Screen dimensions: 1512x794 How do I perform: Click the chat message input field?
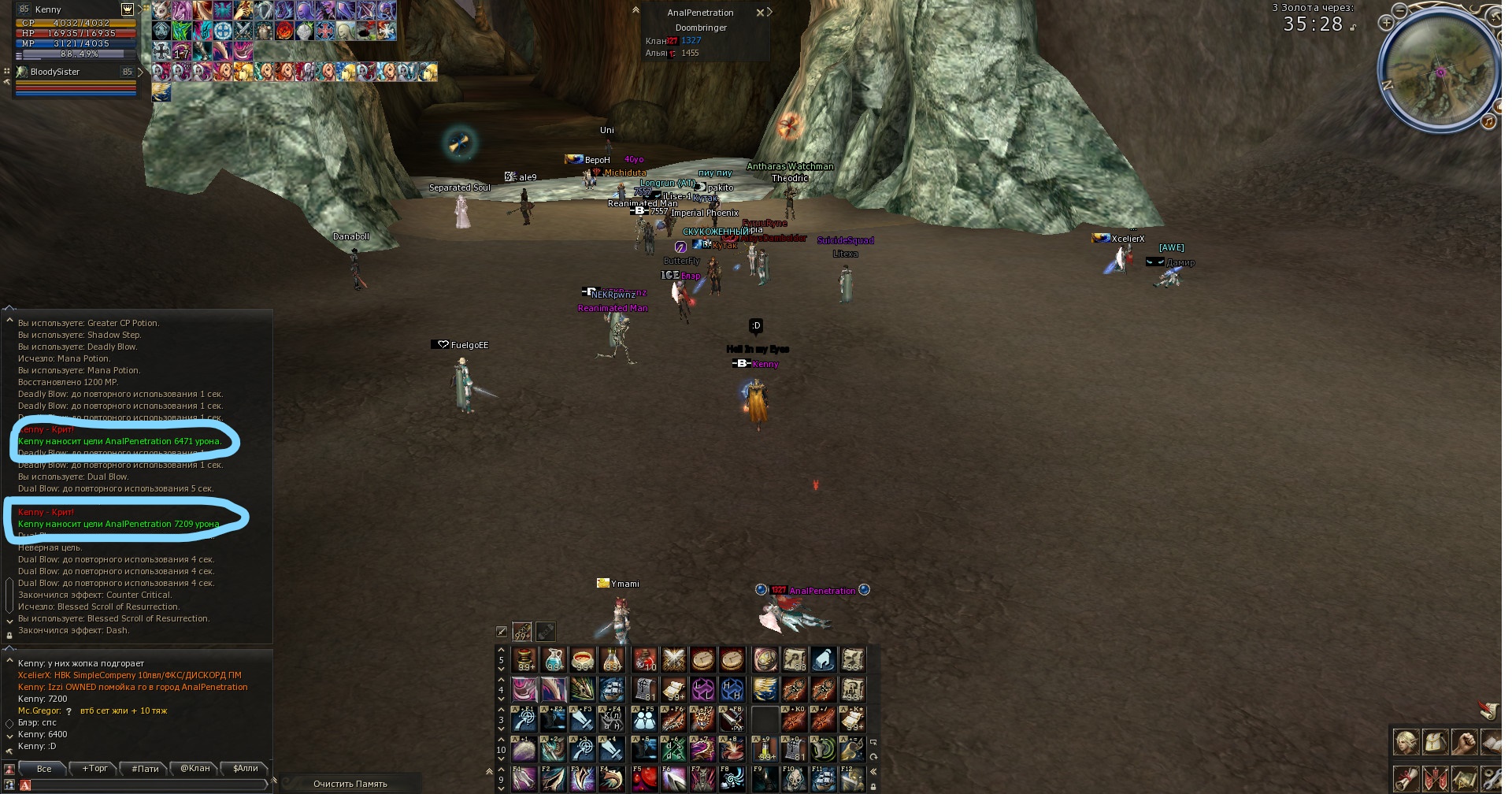146,785
